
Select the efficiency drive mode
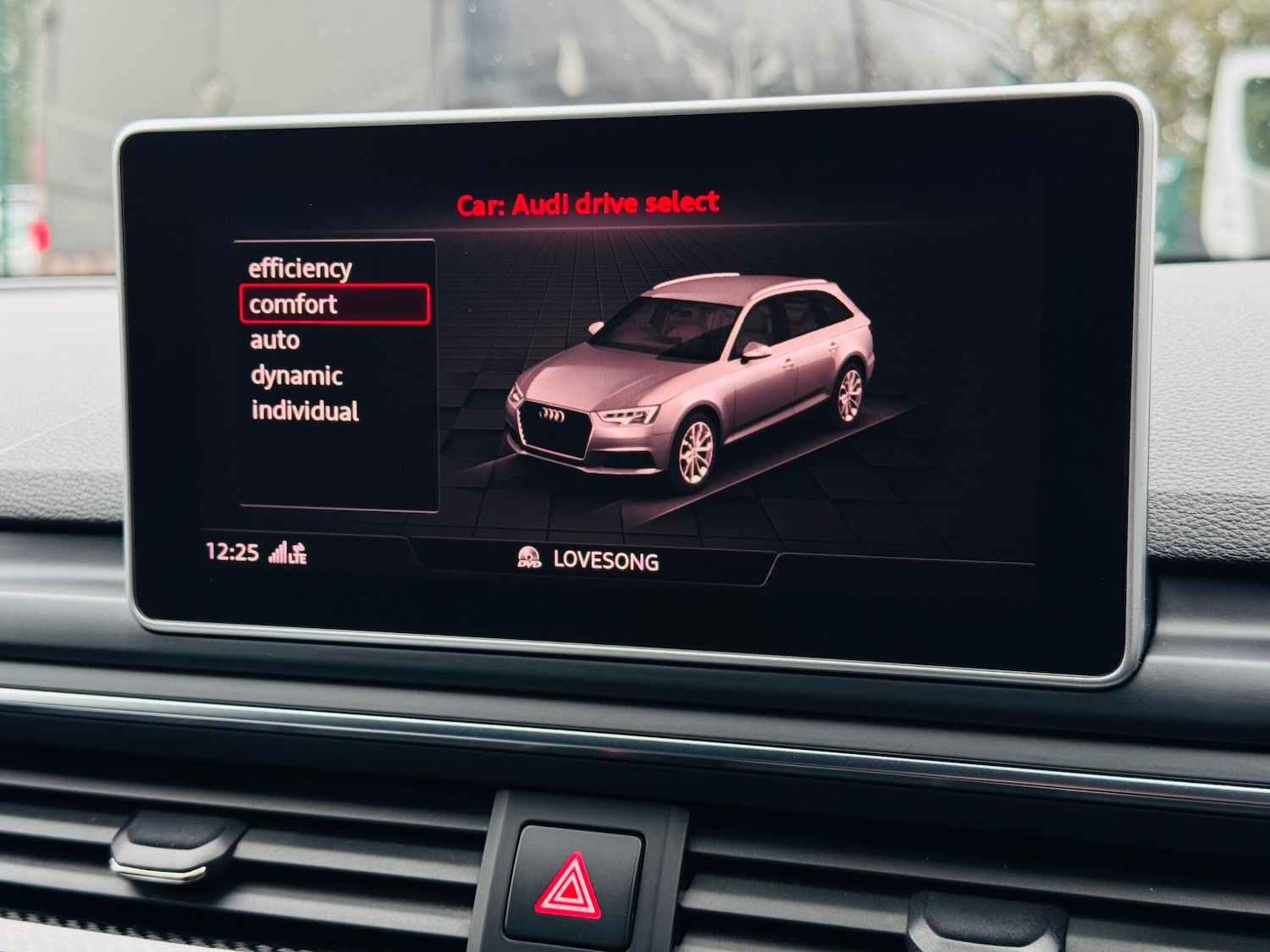298,268
